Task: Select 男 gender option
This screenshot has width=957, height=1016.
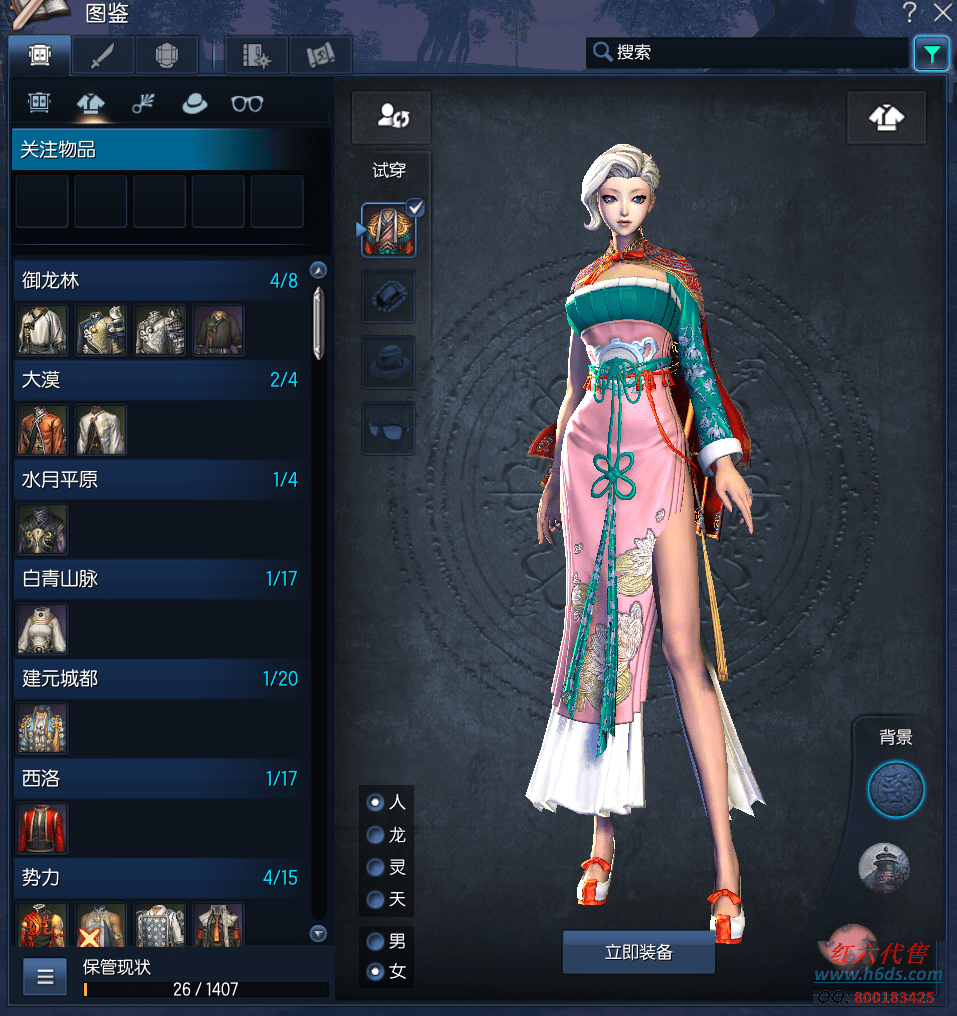Action: pos(376,941)
